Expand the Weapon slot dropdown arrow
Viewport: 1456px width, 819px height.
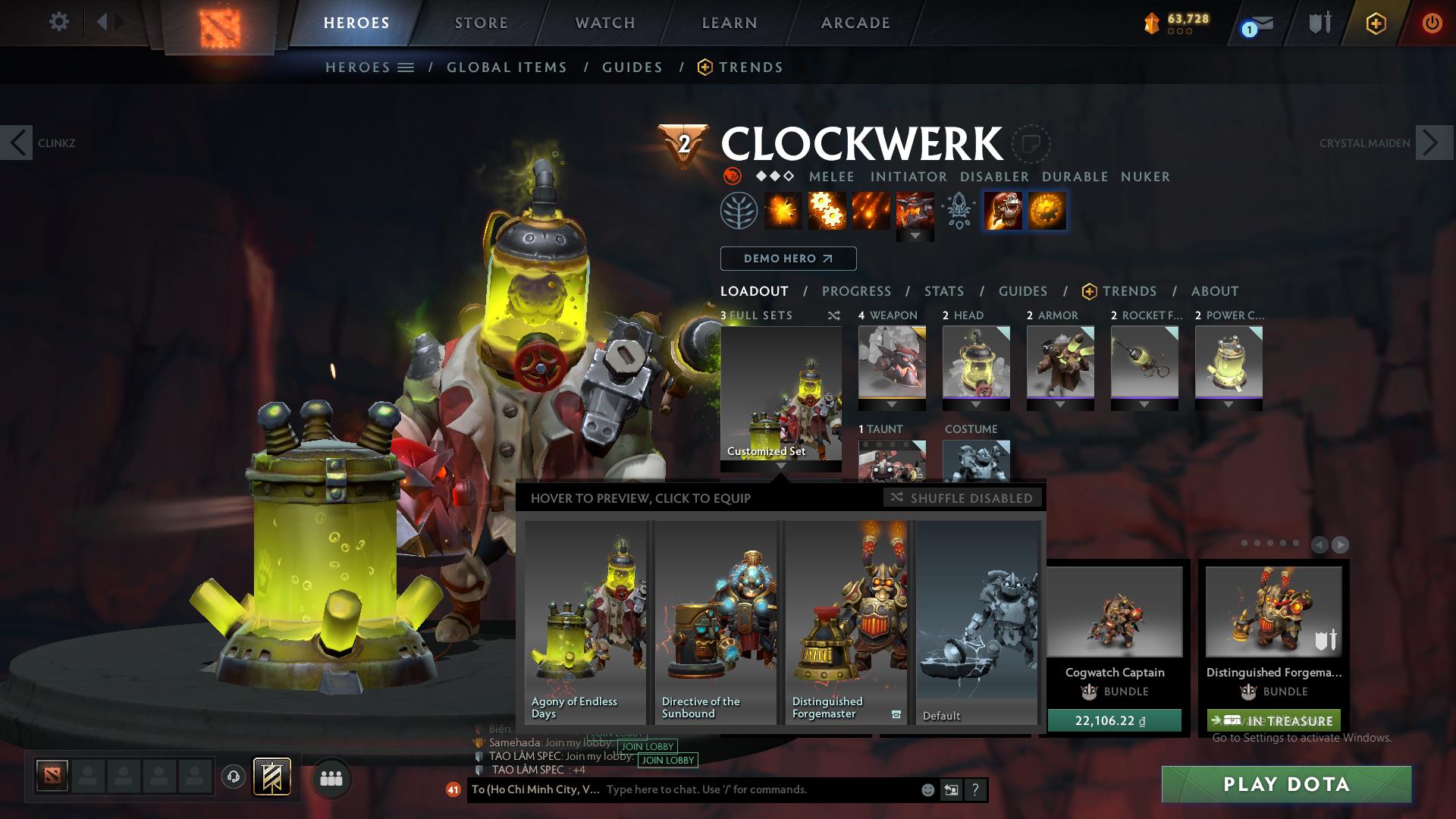click(891, 404)
